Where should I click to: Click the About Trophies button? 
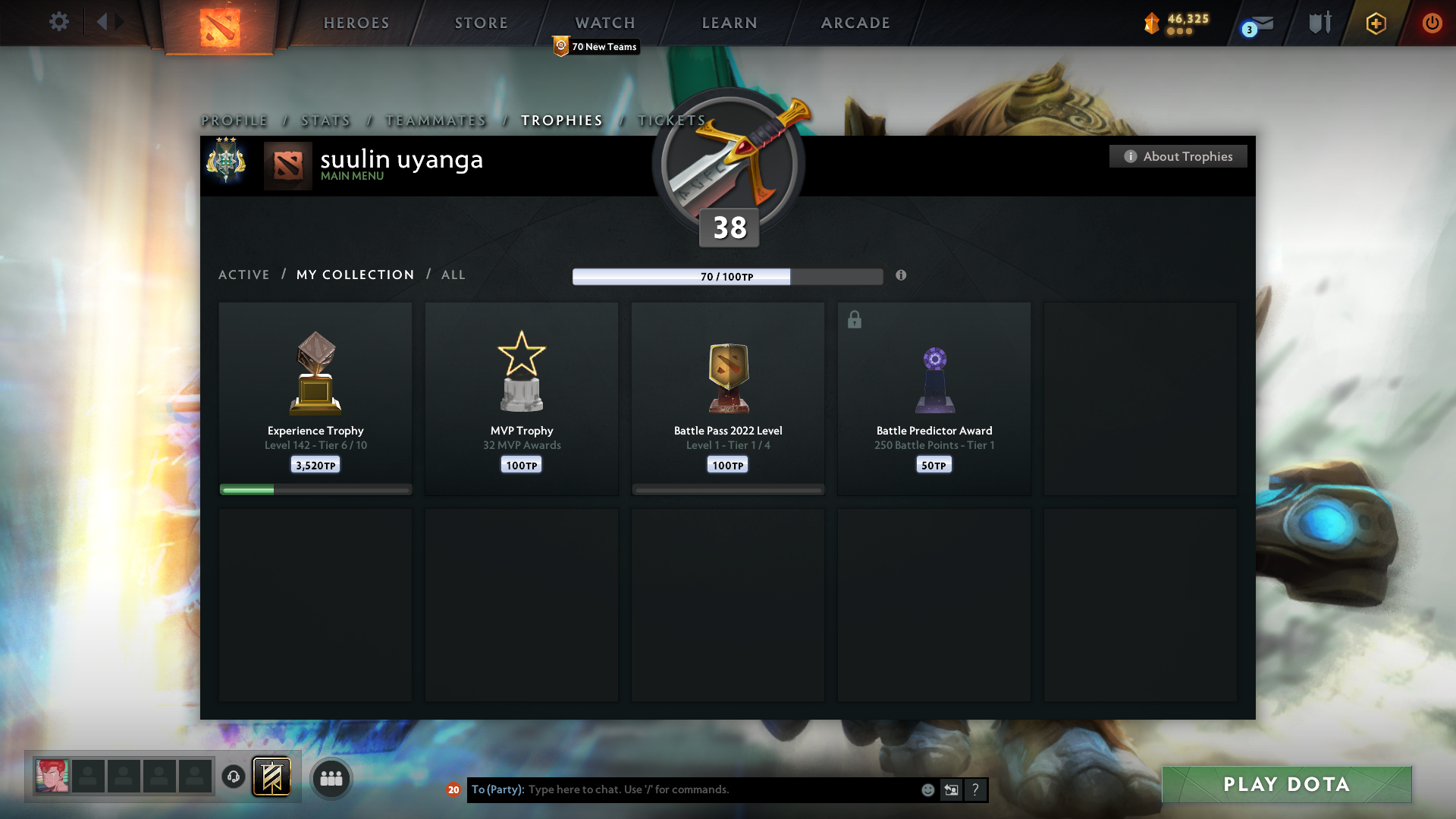pos(1178,156)
